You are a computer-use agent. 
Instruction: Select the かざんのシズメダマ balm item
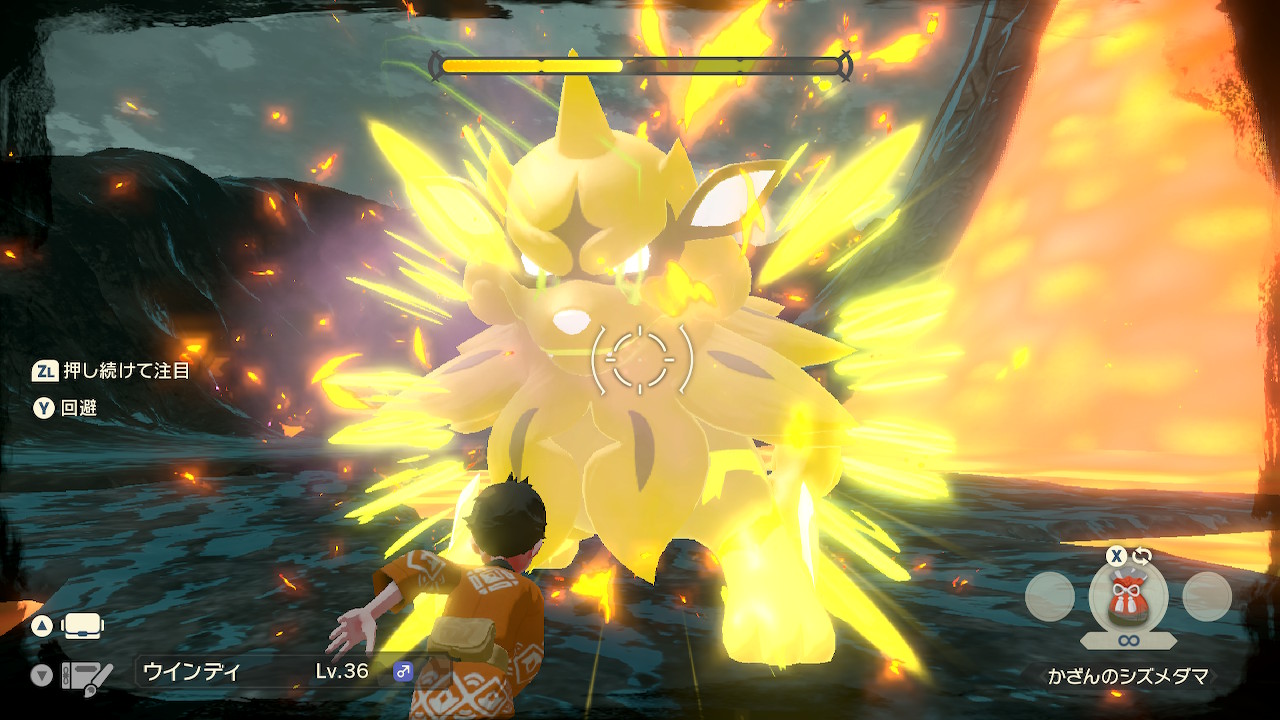pos(1128,598)
